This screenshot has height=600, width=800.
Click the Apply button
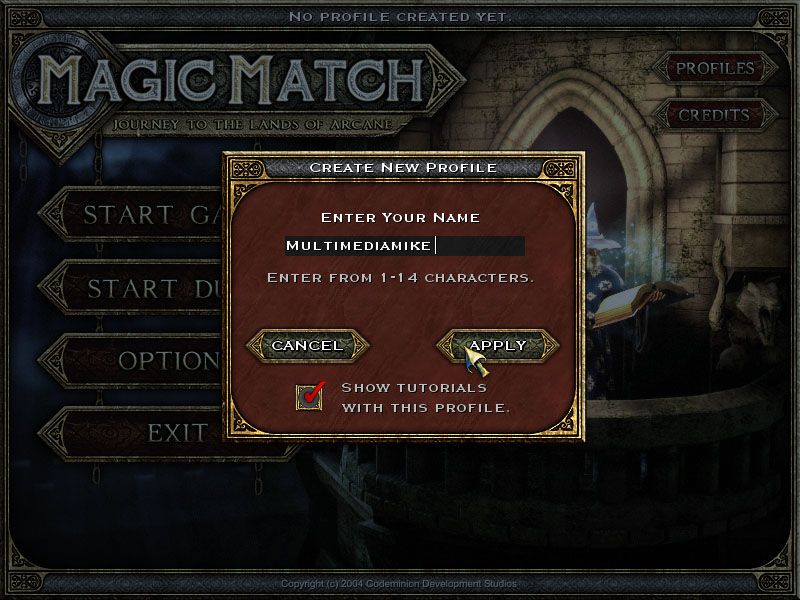[x=497, y=345]
